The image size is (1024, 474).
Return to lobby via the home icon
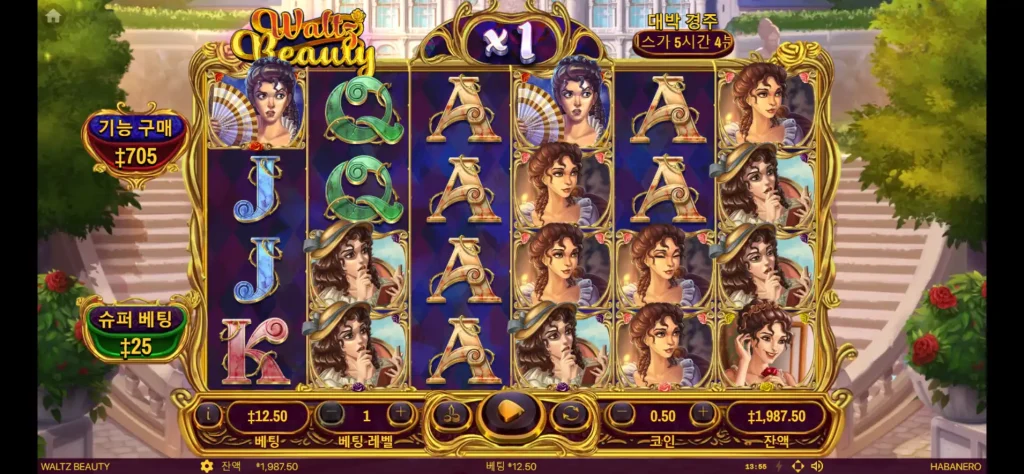tap(53, 15)
